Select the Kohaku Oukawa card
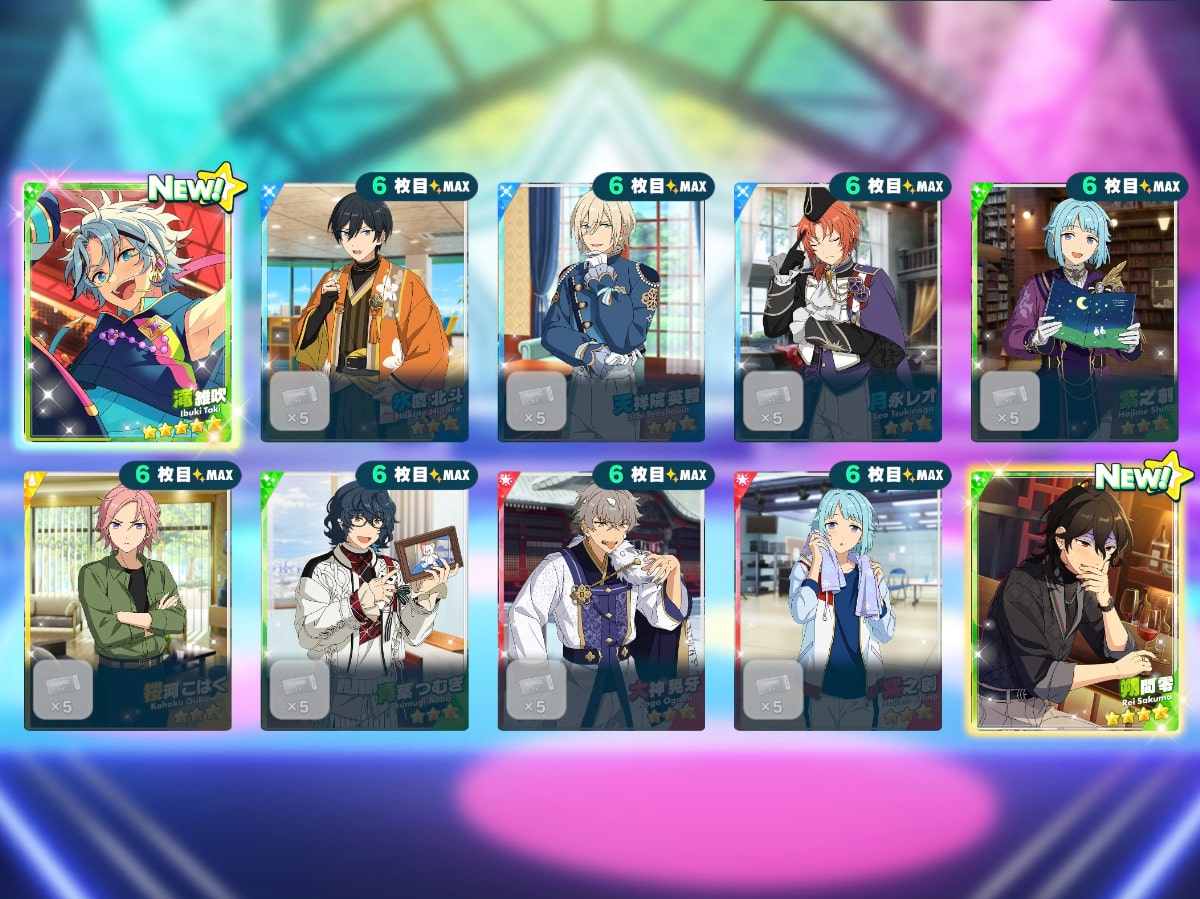Viewport: 1200px width, 899px height. (128, 600)
